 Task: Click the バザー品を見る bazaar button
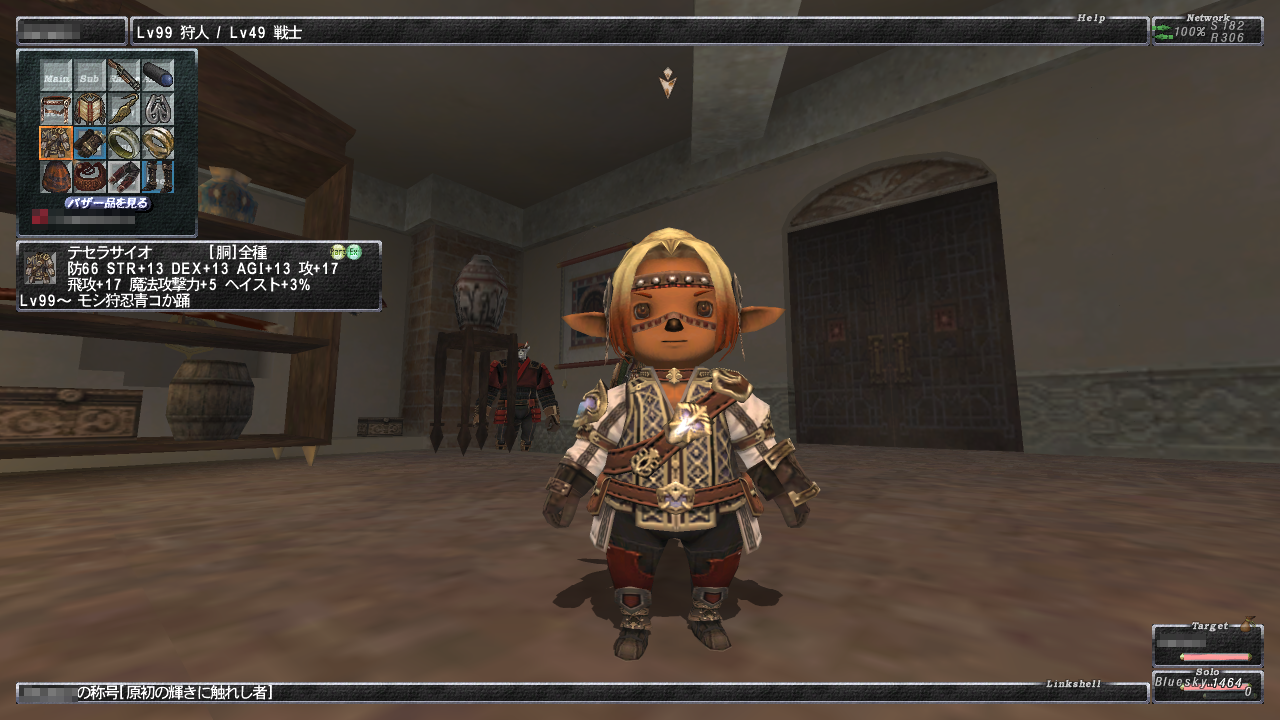click(107, 203)
